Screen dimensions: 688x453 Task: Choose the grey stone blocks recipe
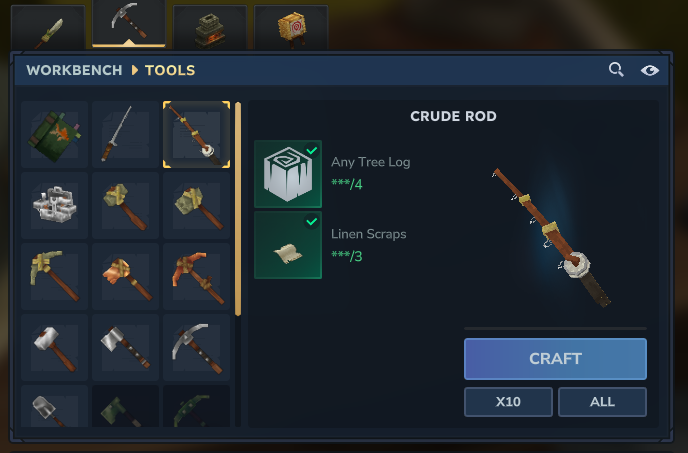click(54, 205)
